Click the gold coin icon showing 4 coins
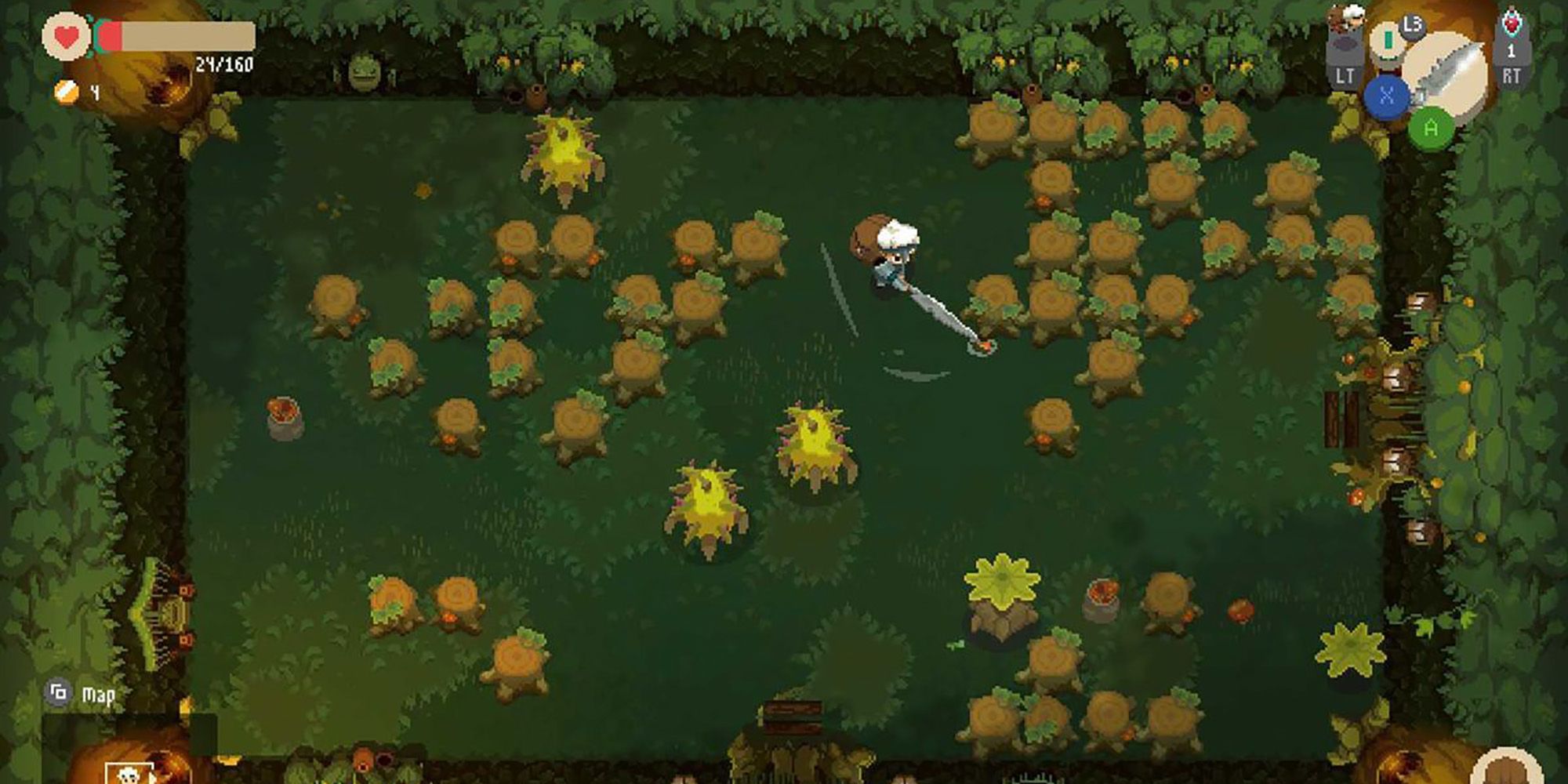 (66, 90)
